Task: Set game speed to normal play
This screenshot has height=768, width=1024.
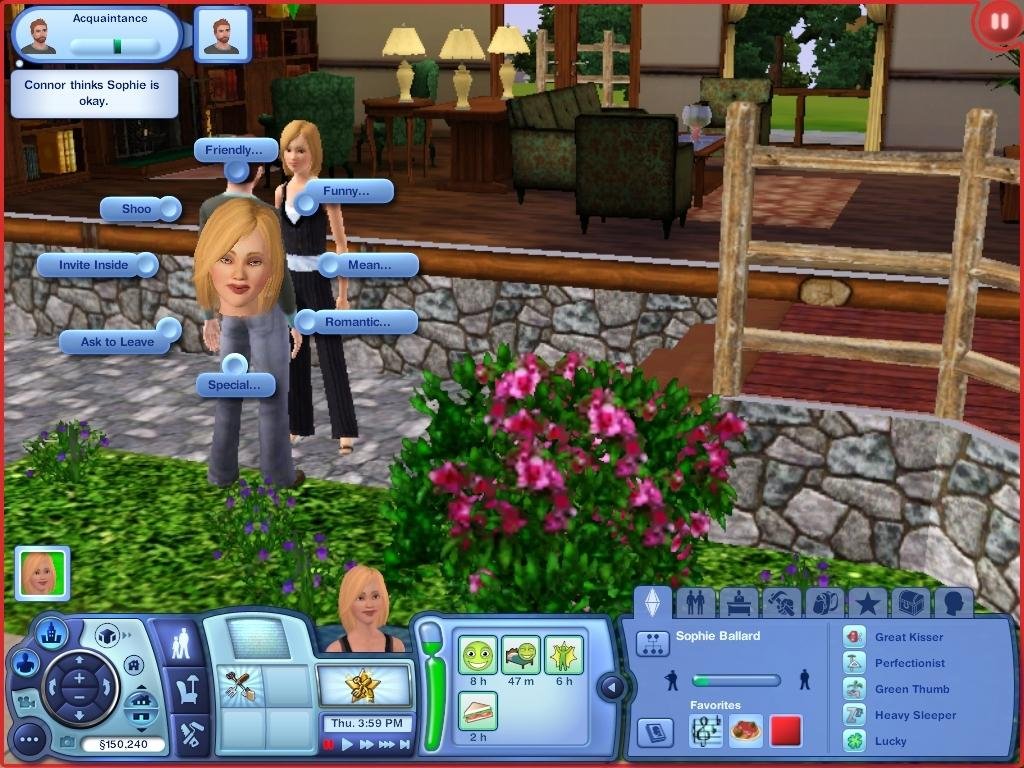Action: [348, 745]
